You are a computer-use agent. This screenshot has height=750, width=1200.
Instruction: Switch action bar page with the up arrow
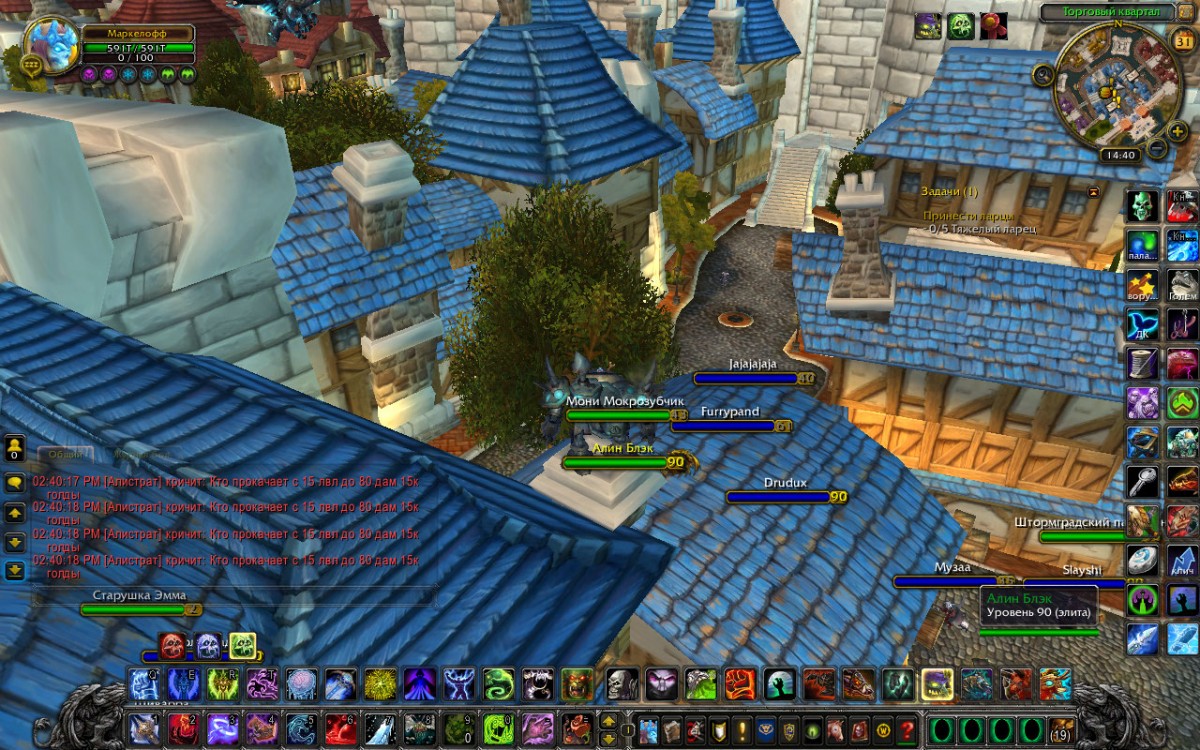tap(608, 720)
